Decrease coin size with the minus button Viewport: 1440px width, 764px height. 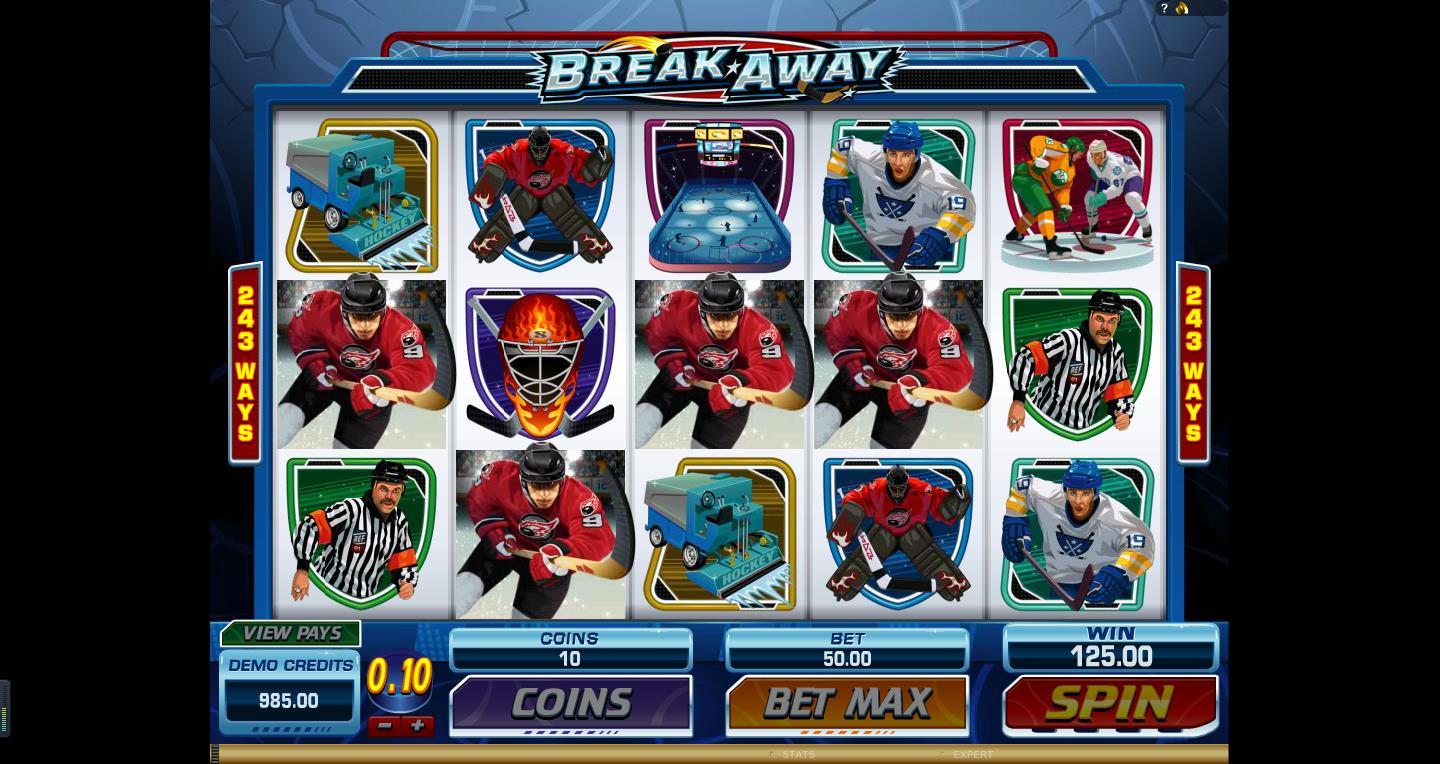(384, 726)
